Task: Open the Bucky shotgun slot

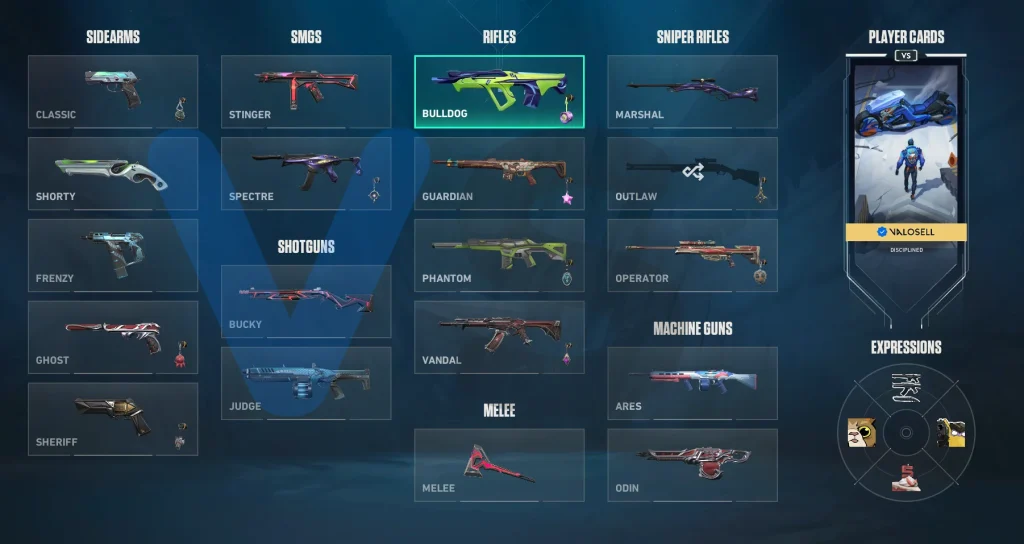Action: [x=306, y=302]
